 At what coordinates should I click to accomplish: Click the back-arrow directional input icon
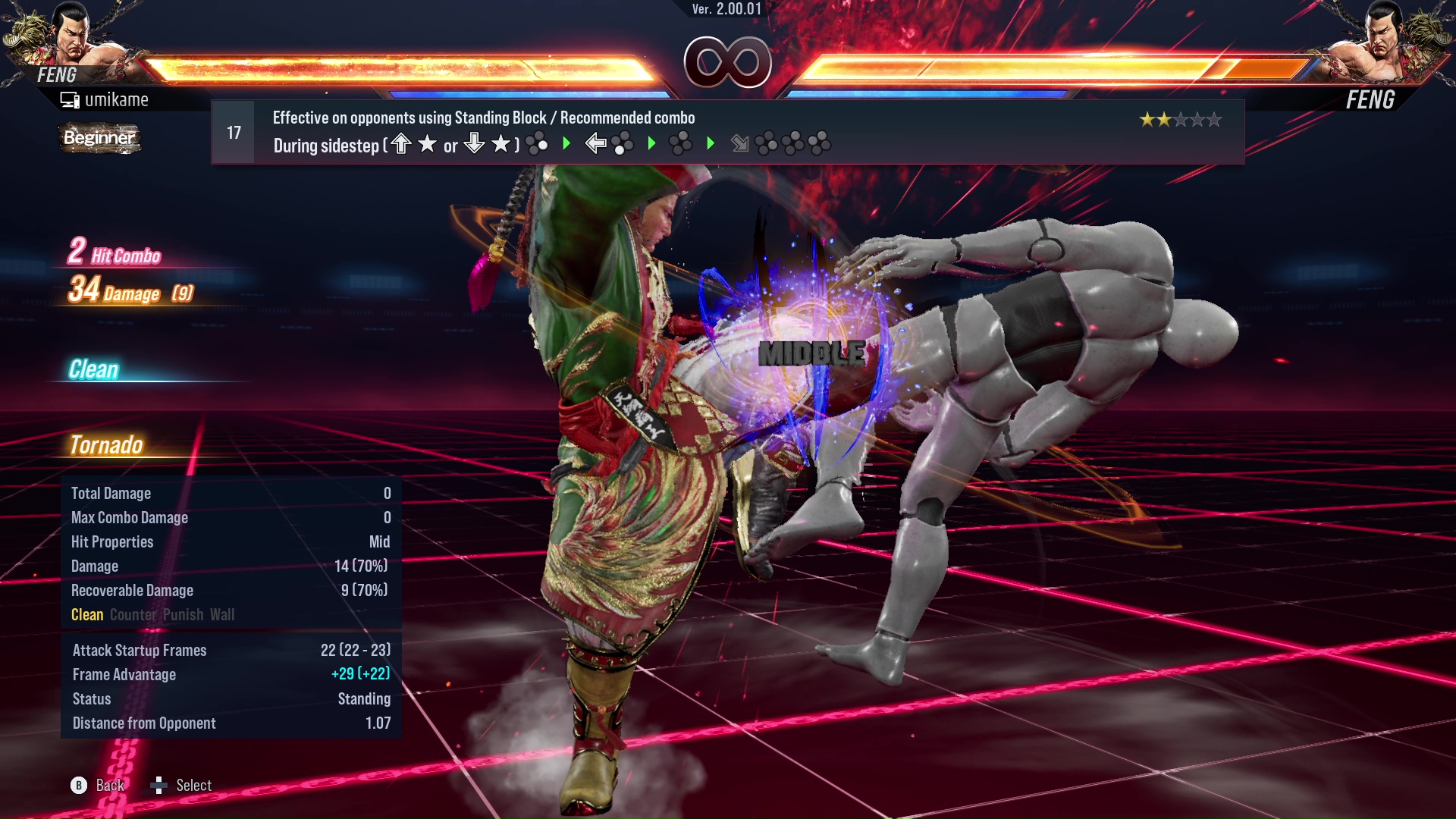coord(596,141)
